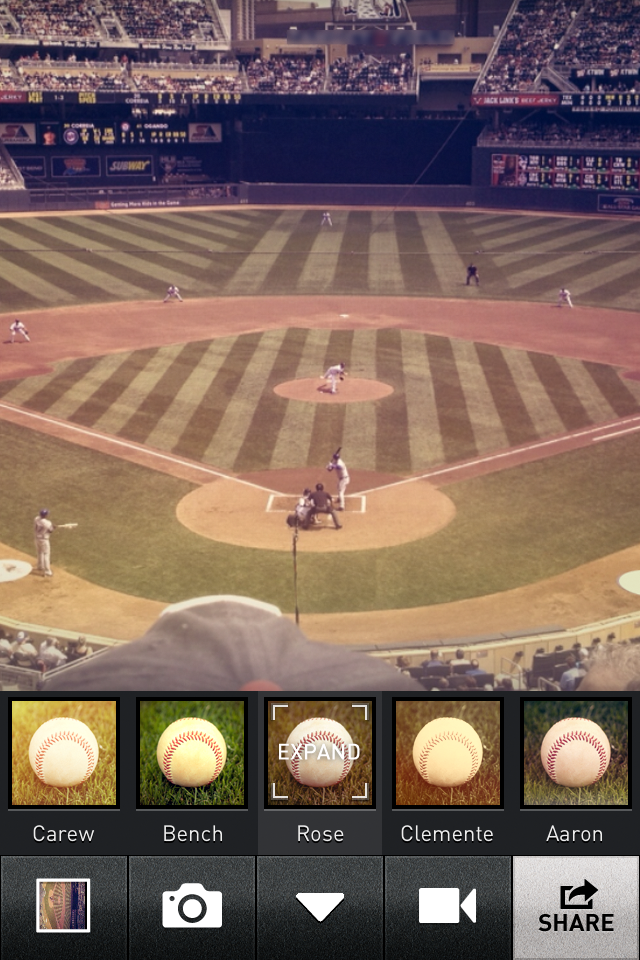Screen dimensions: 640x960
Task: Collapse filters with the down arrow
Action: pyautogui.click(x=320, y=906)
